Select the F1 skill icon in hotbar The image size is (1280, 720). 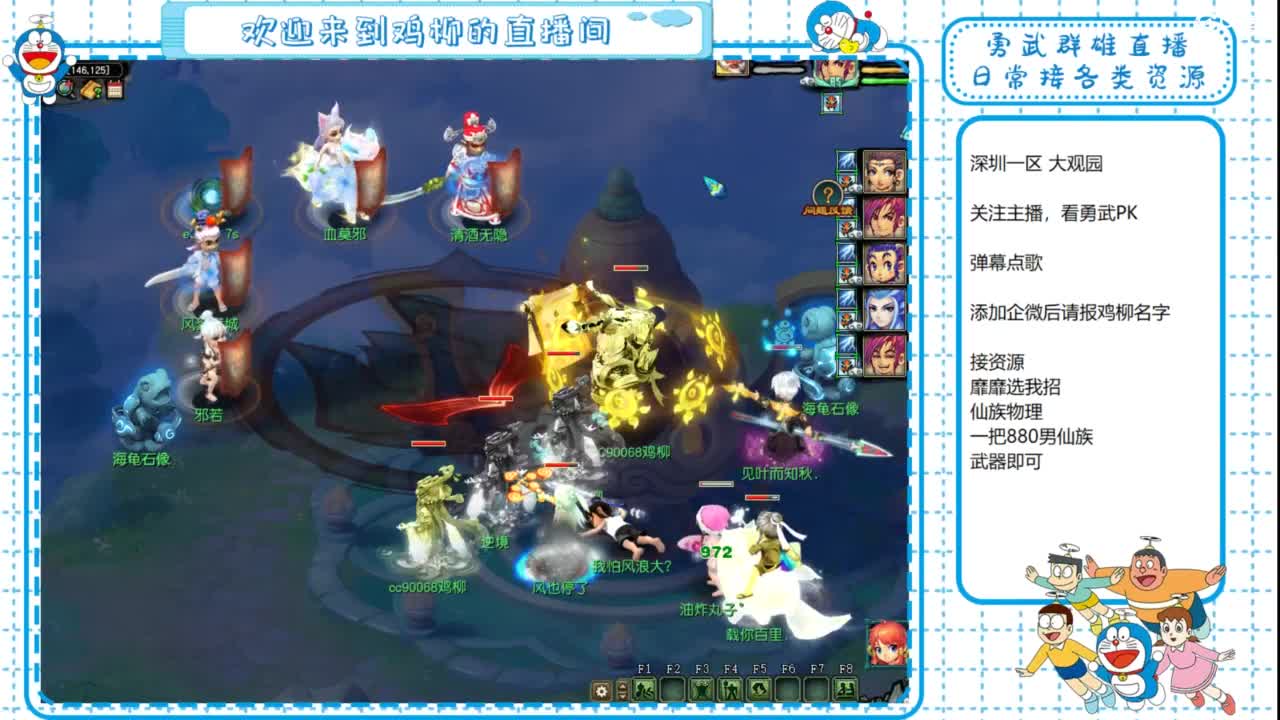644,689
